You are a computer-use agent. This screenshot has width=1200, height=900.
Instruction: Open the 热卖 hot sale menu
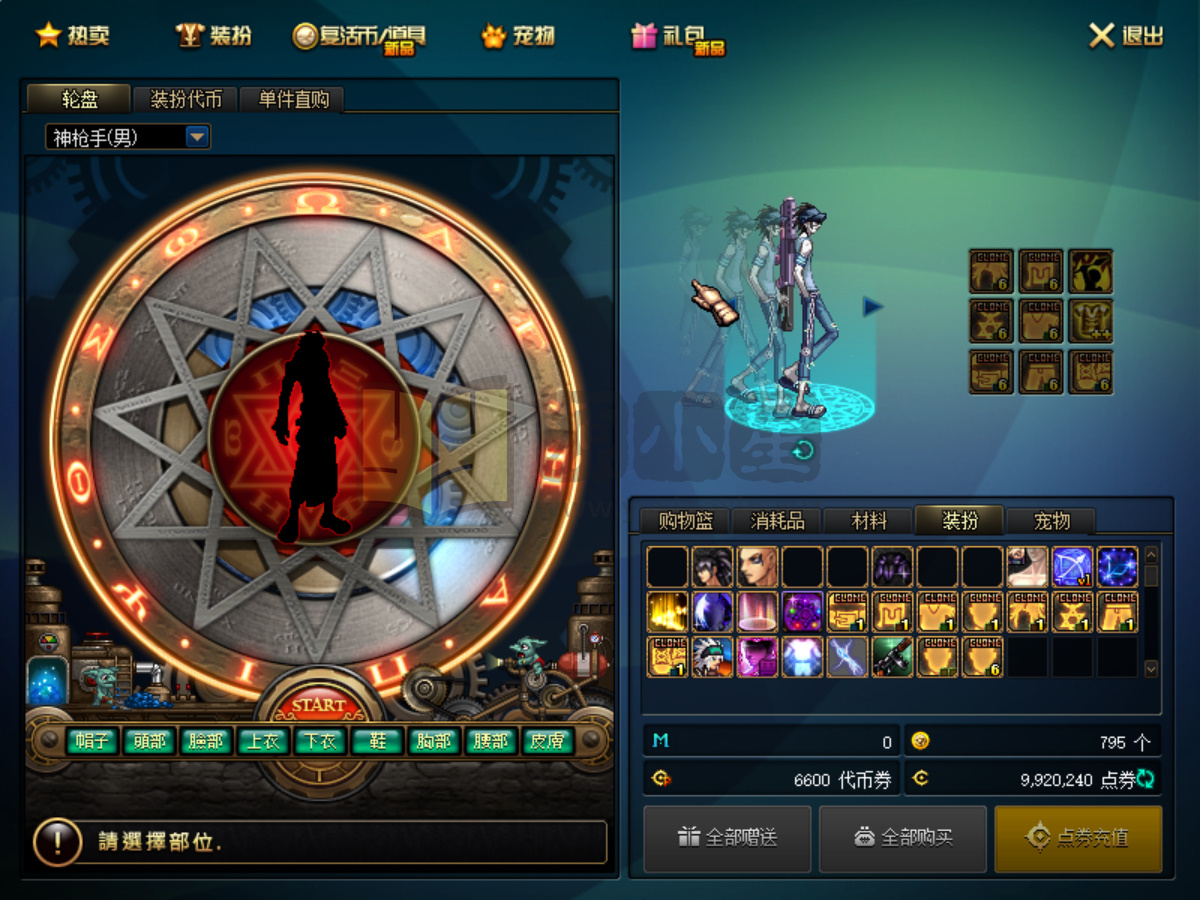point(74,36)
